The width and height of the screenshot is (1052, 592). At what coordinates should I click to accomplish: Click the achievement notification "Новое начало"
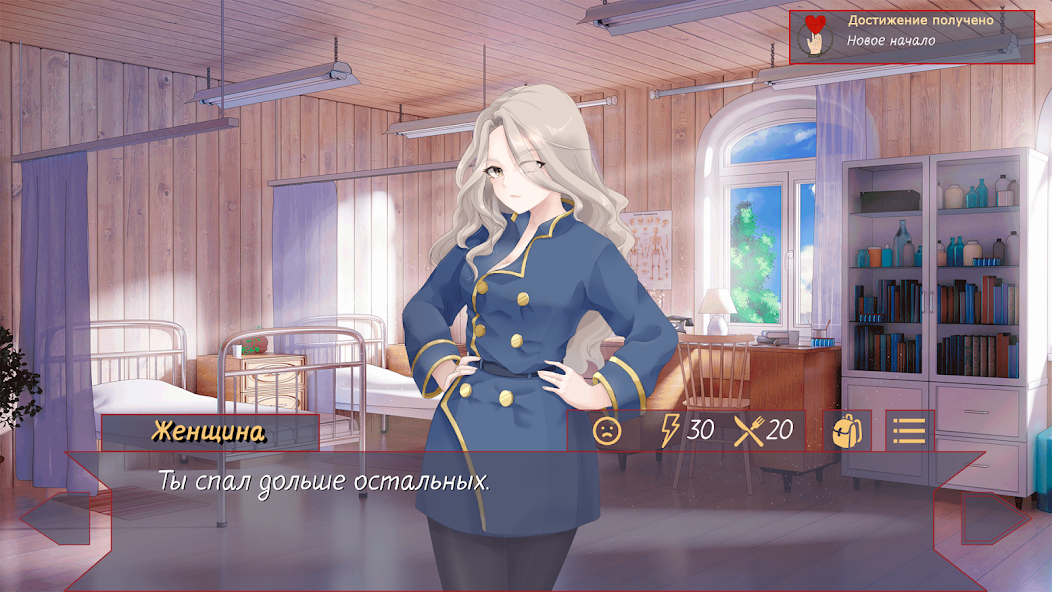(x=910, y=37)
